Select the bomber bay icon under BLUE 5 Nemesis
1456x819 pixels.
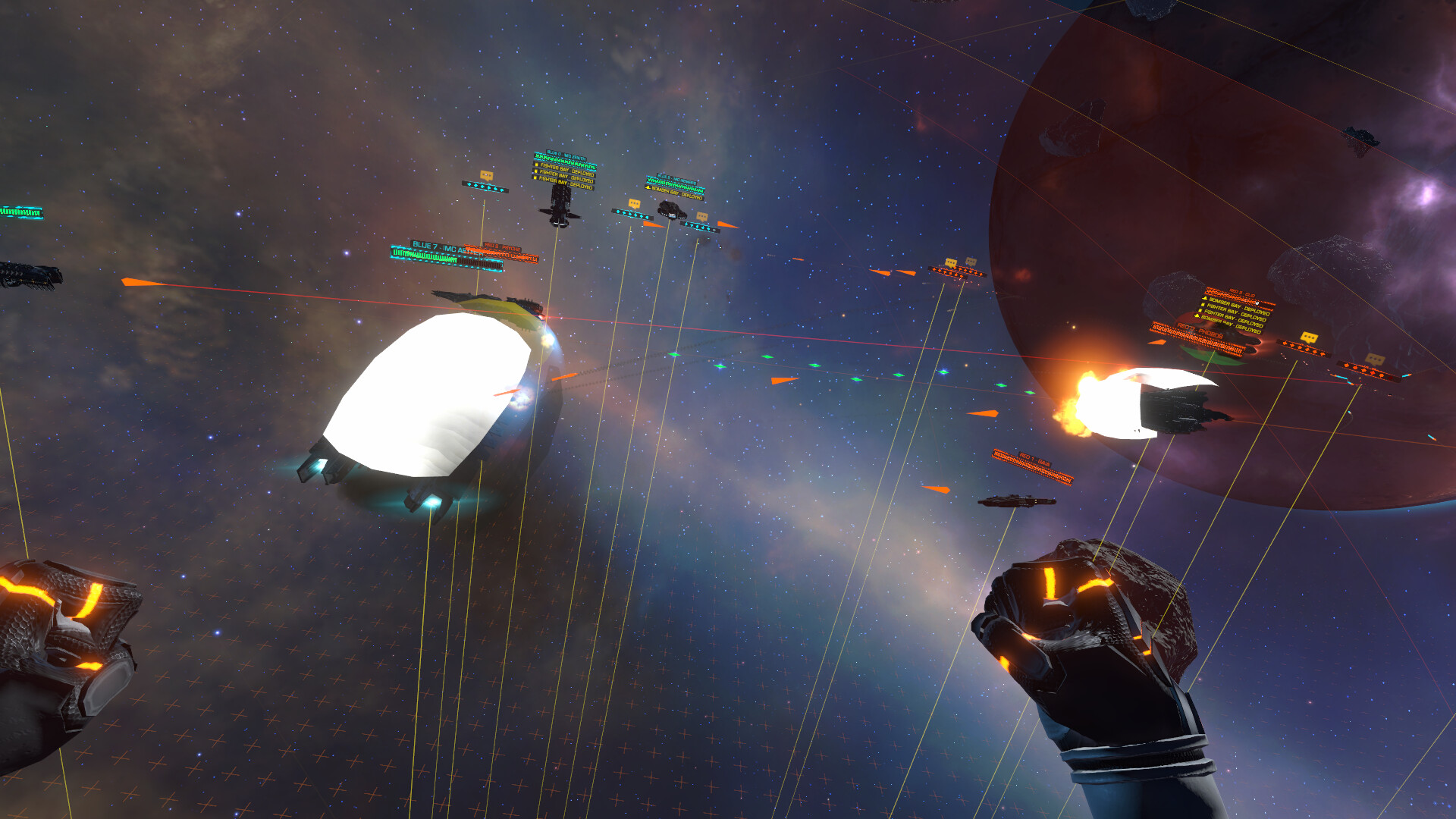pos(648,188)
